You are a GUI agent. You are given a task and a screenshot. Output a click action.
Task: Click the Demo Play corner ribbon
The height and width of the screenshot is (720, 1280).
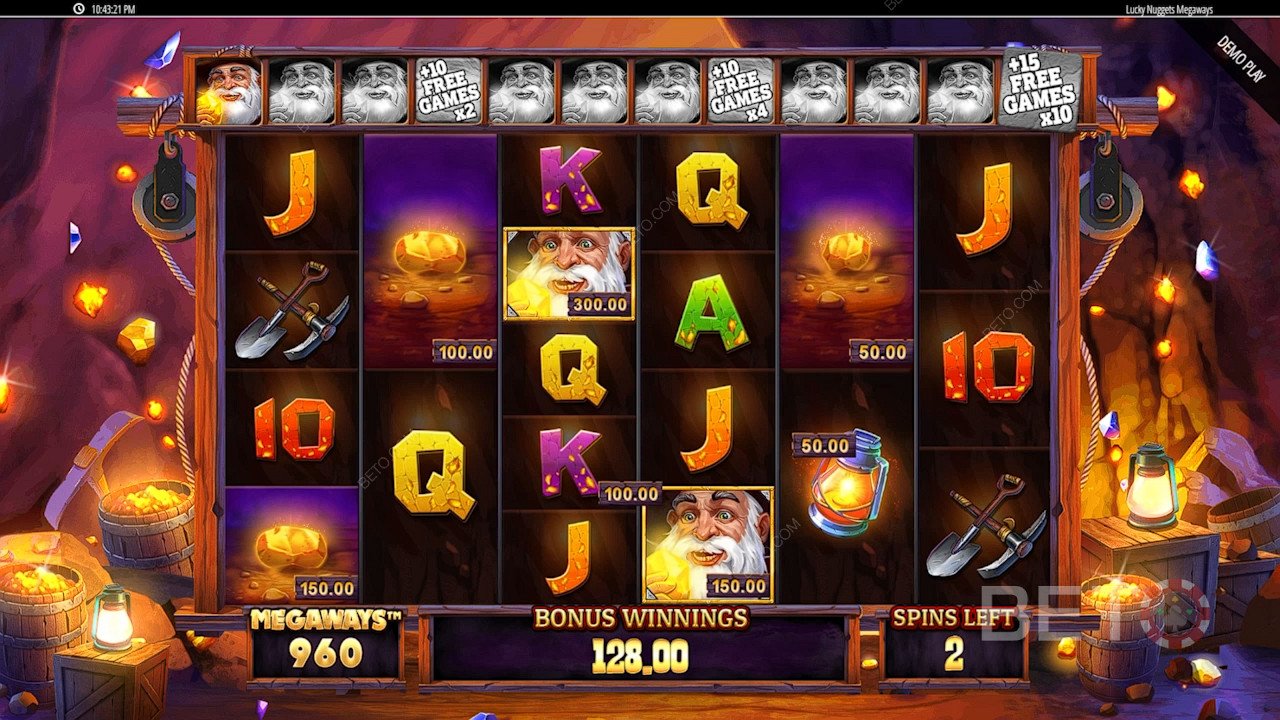click(1239, 58)
